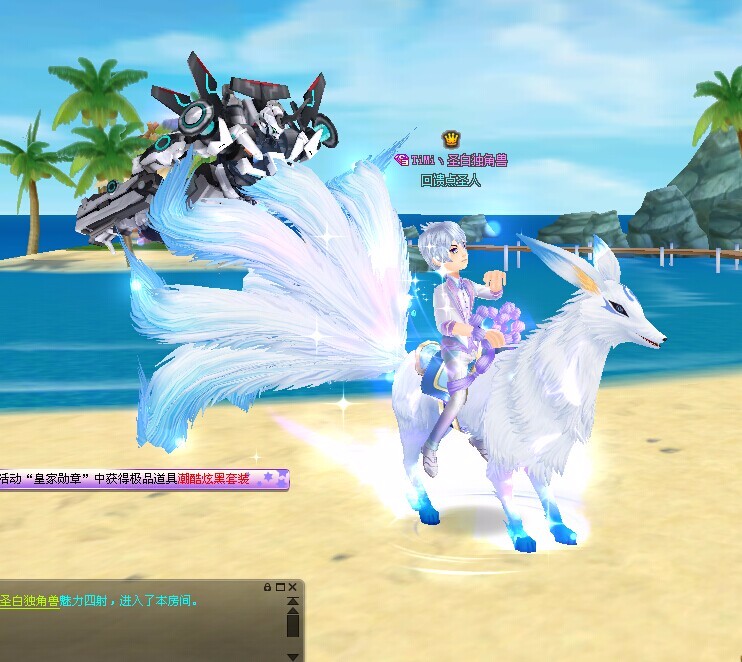Toggle the chat window lock icon
Viewport: 742px width, 662px height.
click(x=268, y=586)
